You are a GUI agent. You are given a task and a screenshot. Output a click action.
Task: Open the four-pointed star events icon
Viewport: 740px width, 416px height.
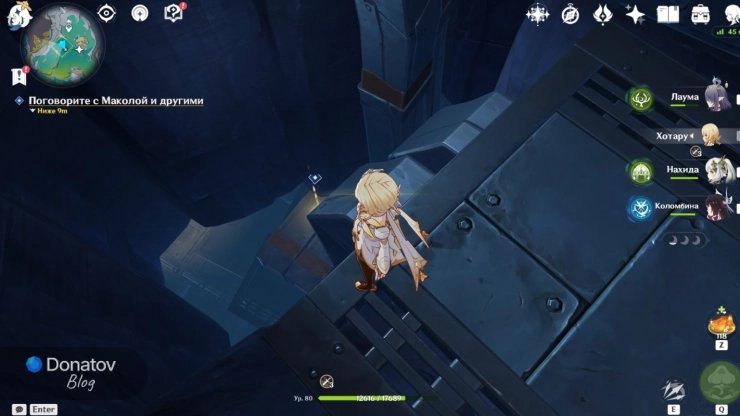tap(538, 14)
